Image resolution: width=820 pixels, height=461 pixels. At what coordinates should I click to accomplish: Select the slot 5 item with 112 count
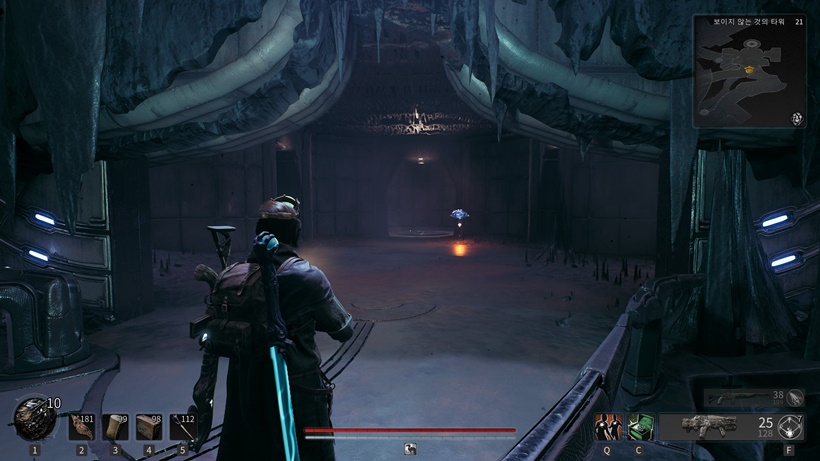[182, 427]
